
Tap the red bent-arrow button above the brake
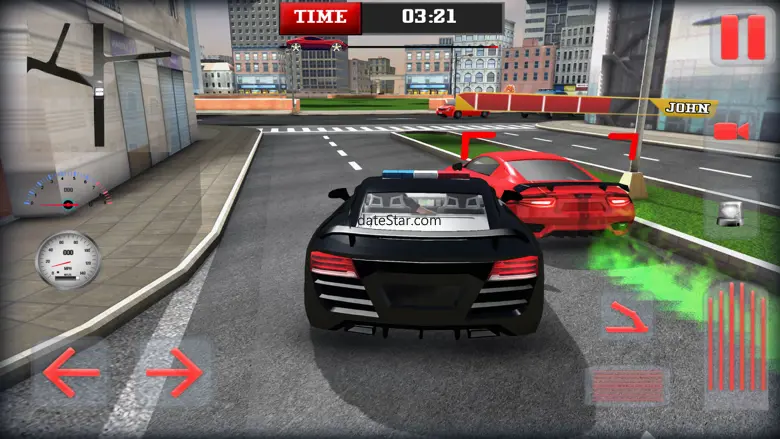(x=626, y=317)
